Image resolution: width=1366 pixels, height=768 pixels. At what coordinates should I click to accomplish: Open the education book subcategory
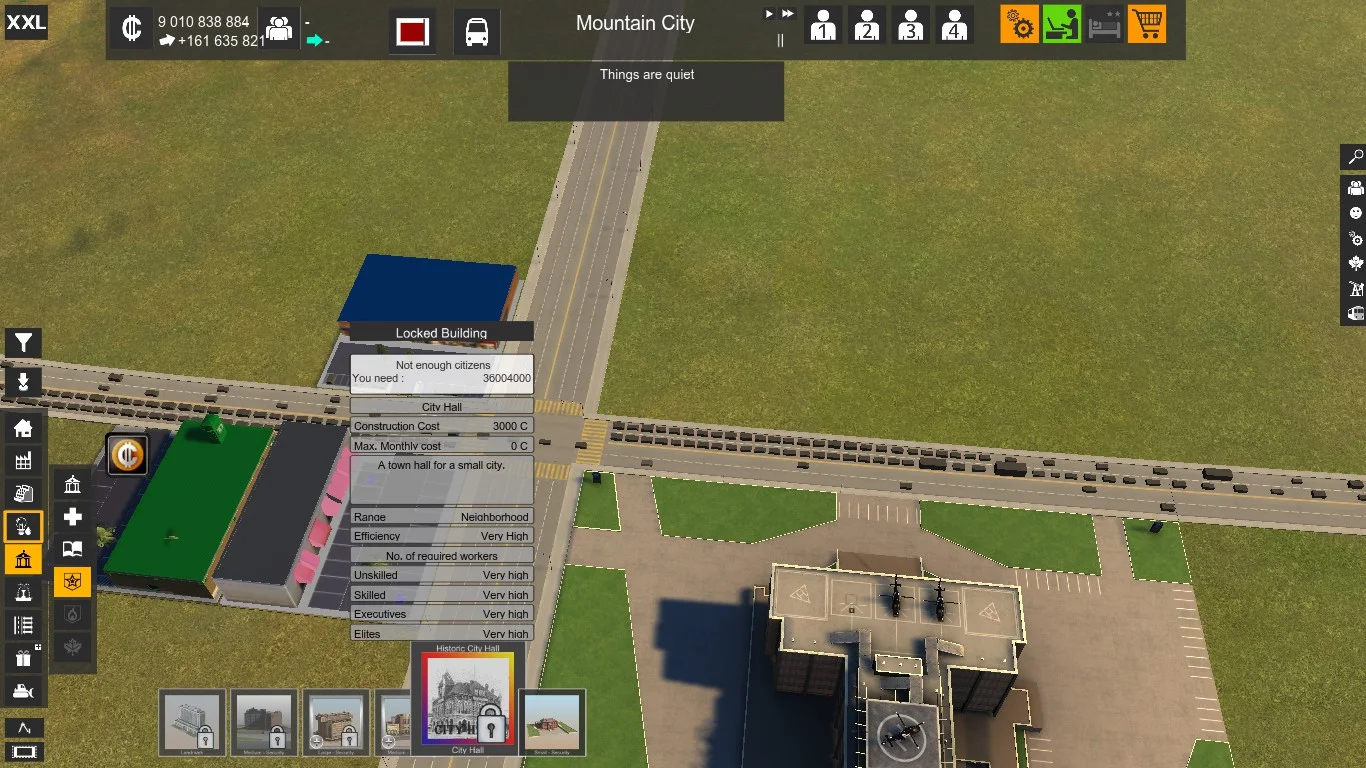coord(72,549)
